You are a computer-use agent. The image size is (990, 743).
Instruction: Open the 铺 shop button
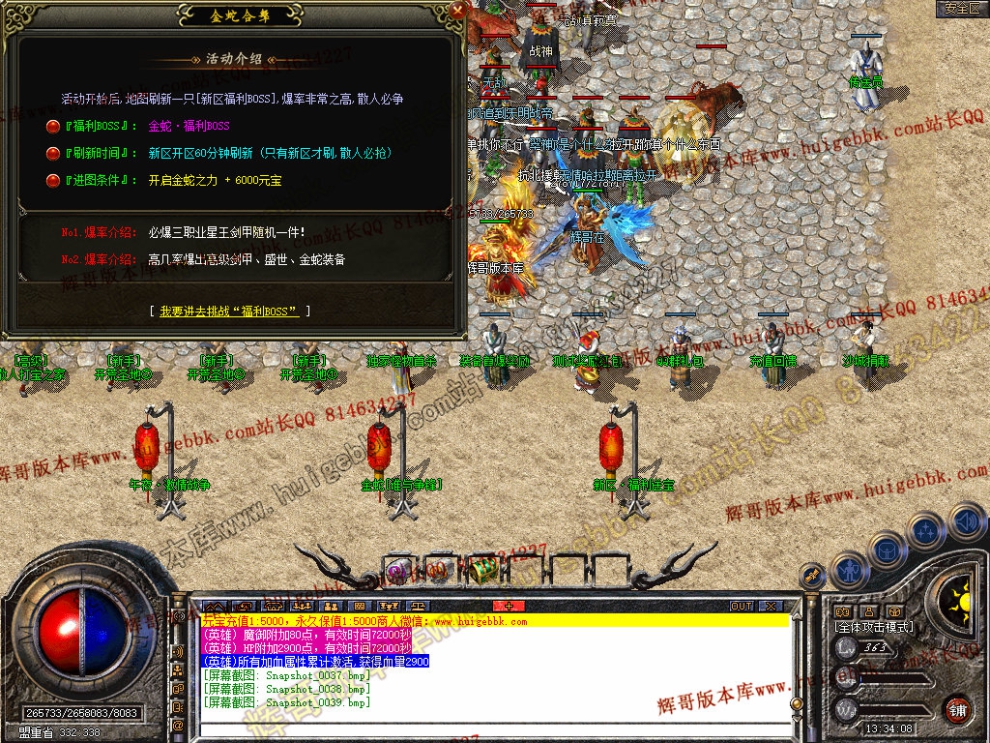(x=958, y=710)
